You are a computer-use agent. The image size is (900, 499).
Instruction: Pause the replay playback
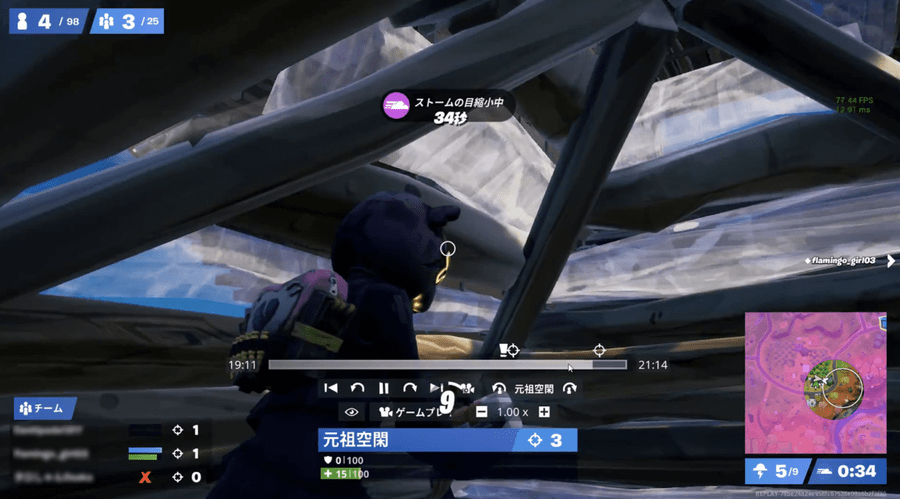383,388
